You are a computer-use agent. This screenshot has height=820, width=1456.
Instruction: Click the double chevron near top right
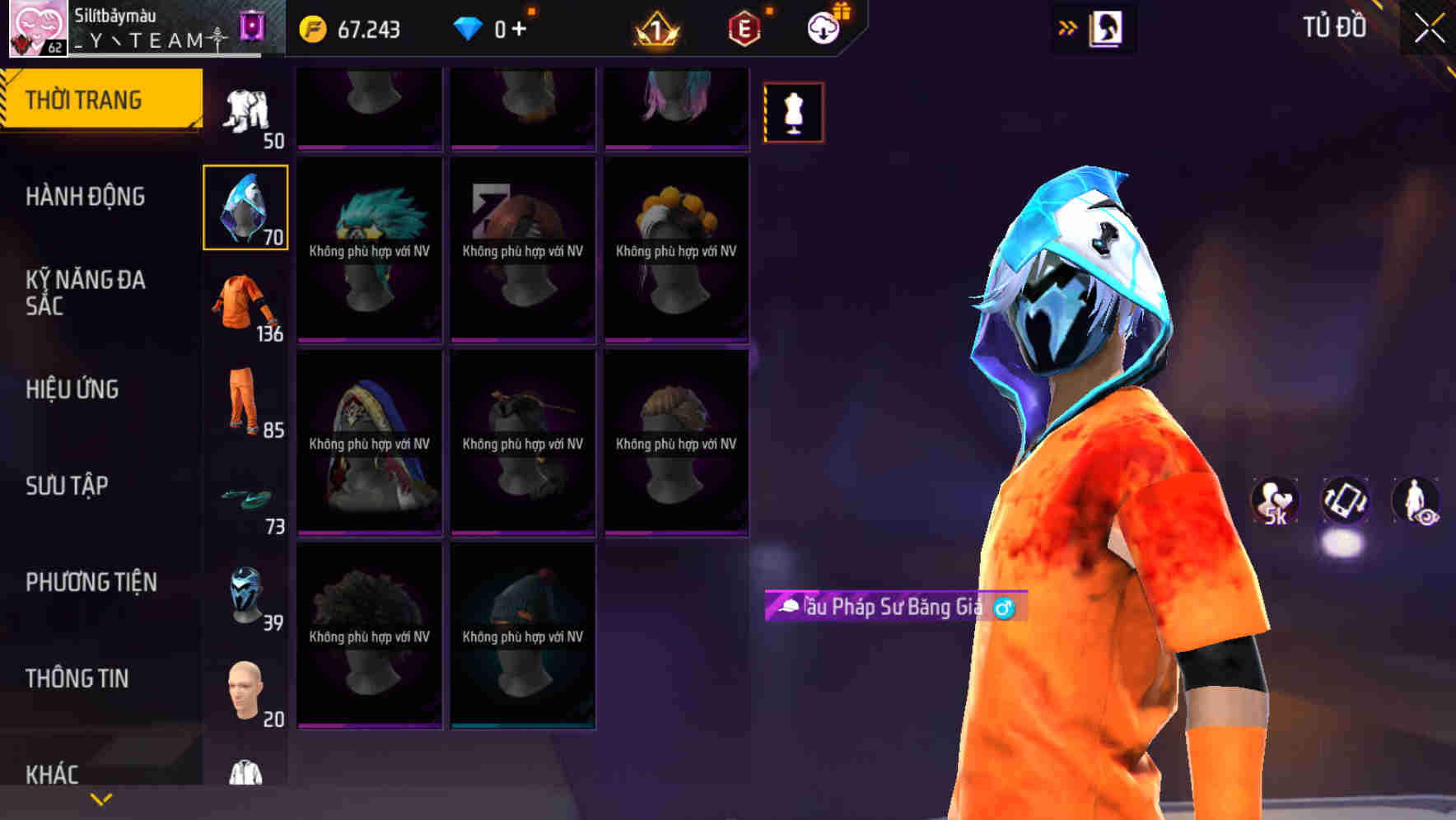coord(1068,26)
